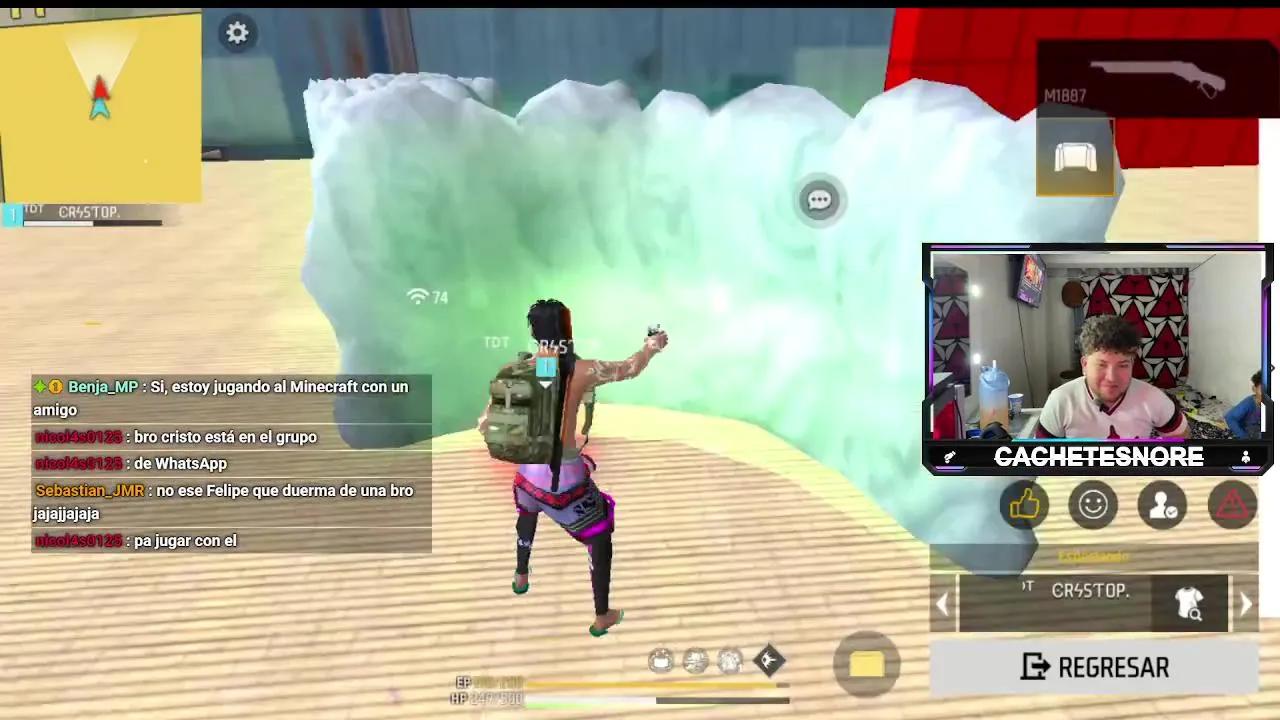Viewport: 1280px width, 720px height.
Task: Open the quick chat bubble near the wall
Action: pyautogui.click(x=819, y=199)
